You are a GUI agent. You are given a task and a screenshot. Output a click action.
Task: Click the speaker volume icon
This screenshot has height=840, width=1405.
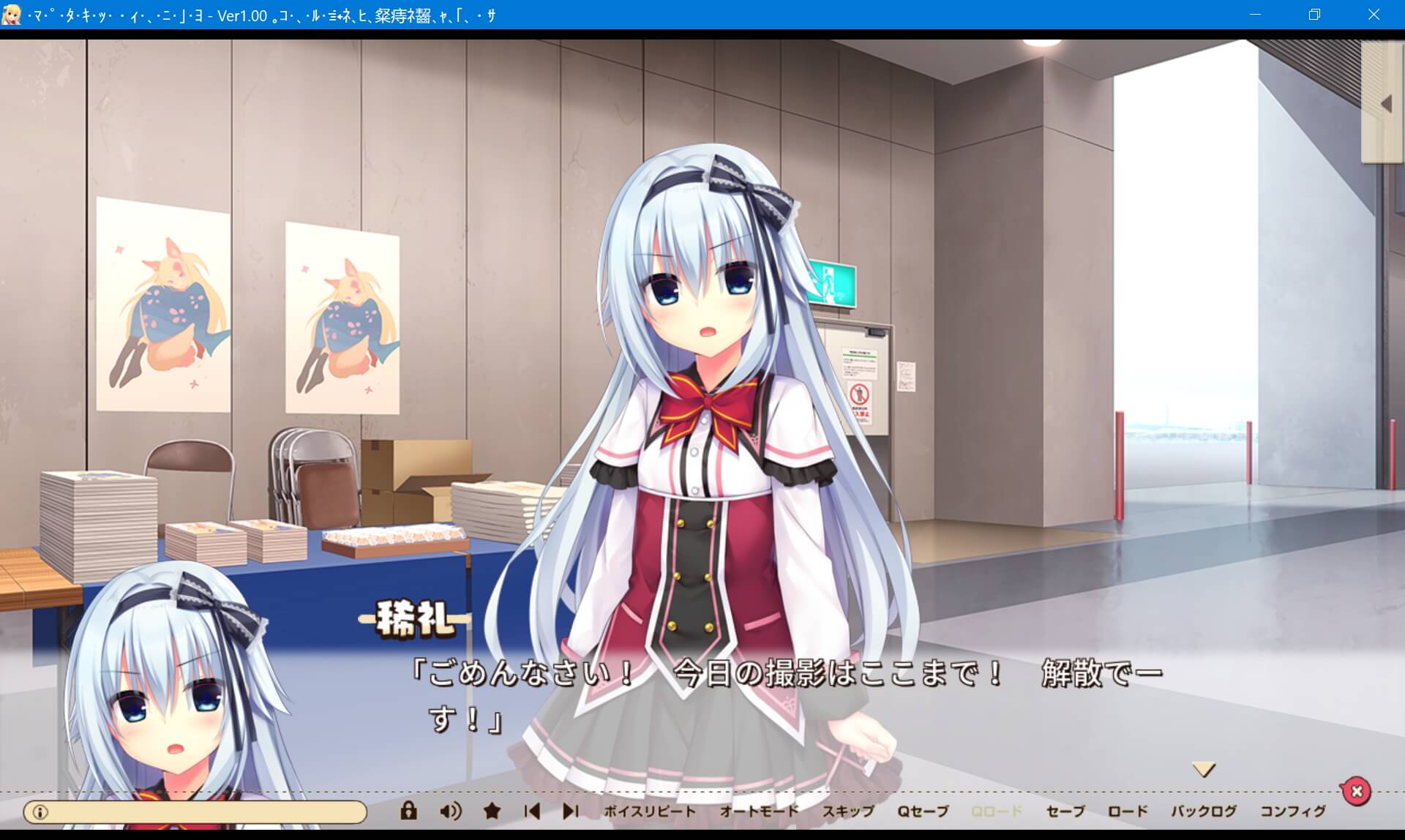452,811
